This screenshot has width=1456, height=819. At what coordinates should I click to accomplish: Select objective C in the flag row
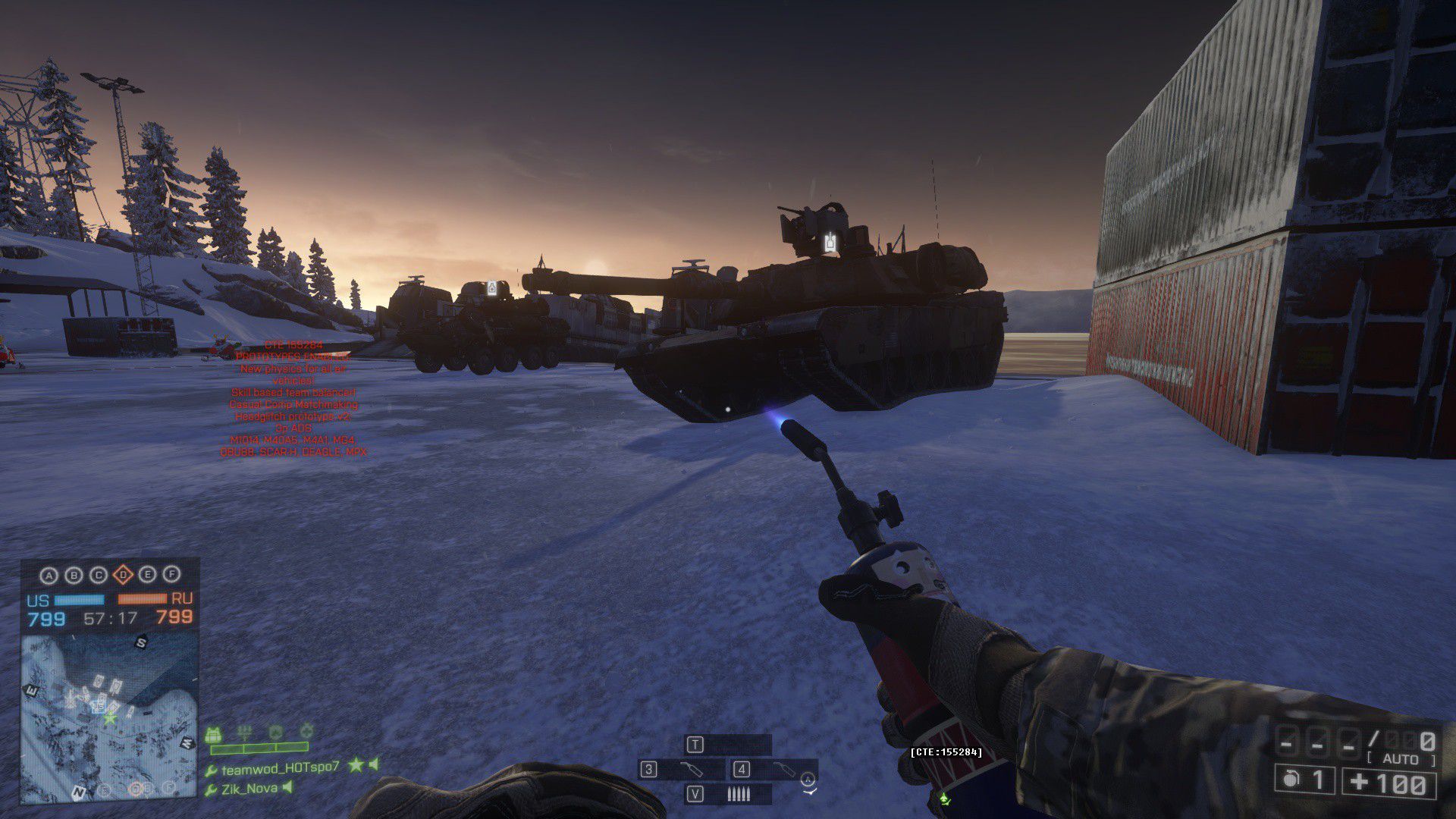point(99,576)
